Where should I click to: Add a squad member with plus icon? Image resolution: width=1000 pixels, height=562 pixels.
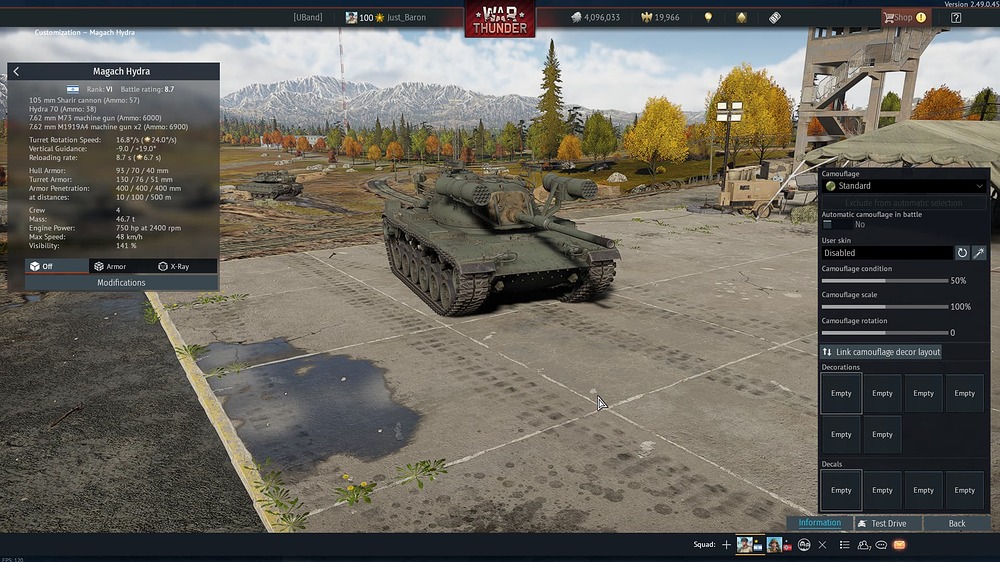tap(727, 545)
